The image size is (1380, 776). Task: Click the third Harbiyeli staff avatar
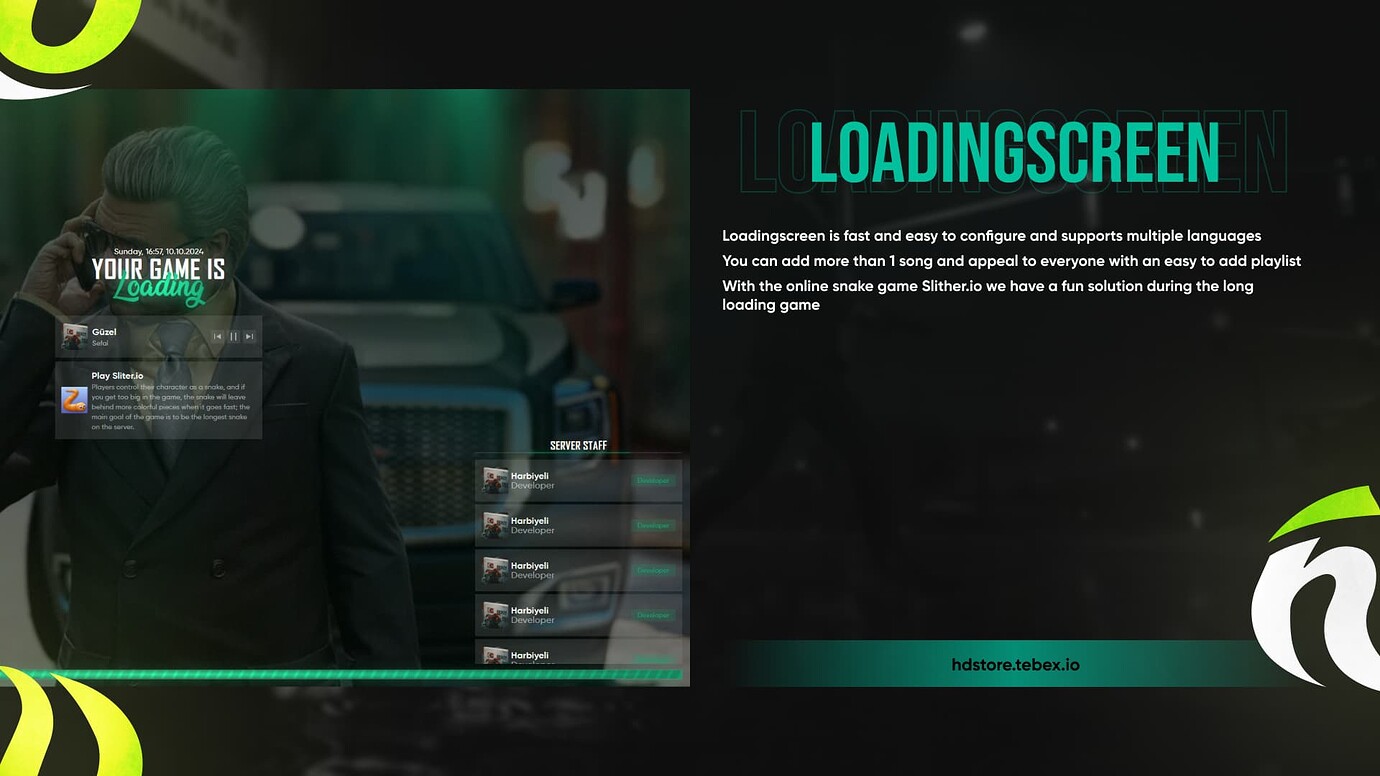pos(493,570)
